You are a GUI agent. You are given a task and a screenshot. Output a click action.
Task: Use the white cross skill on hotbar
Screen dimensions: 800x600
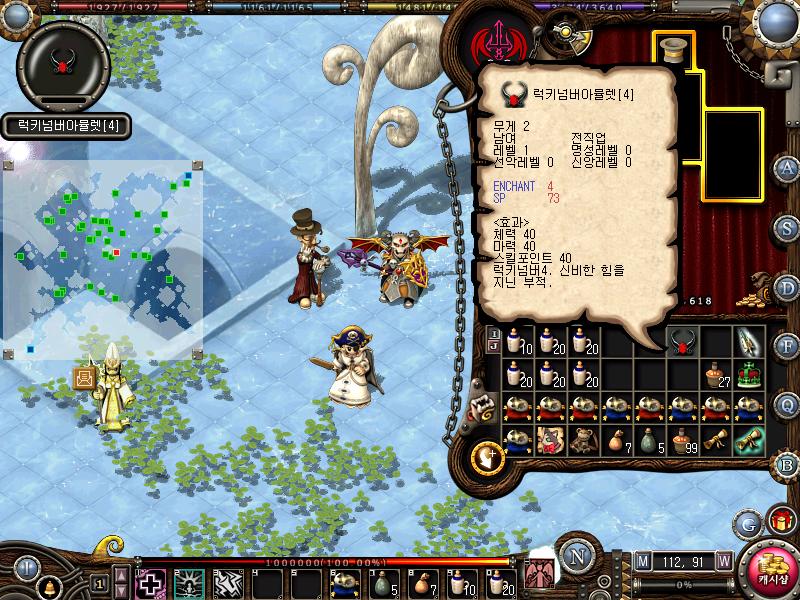(150, 582)
